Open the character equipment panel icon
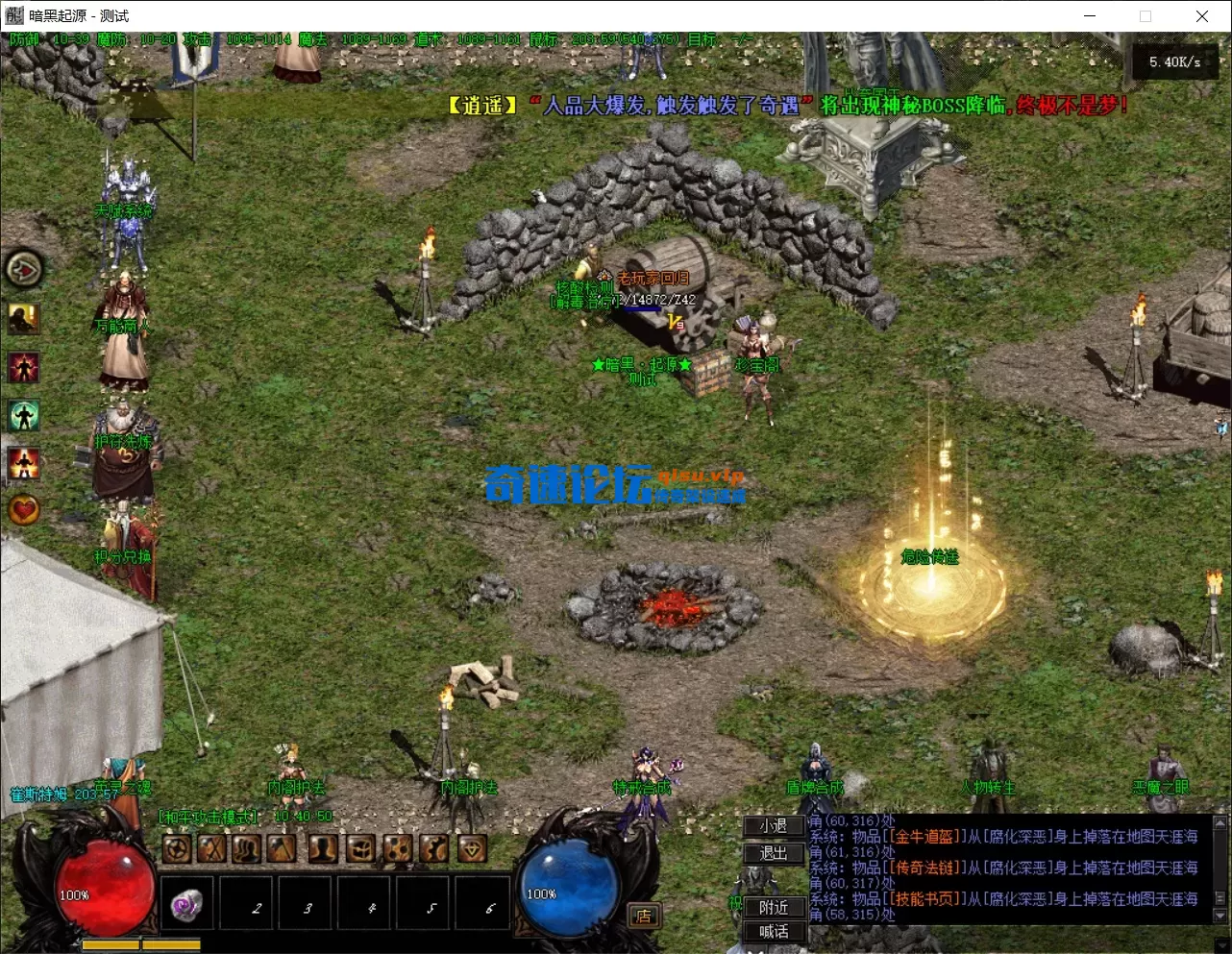Viewport: 1232px width, 954px height. pos(324,848)
